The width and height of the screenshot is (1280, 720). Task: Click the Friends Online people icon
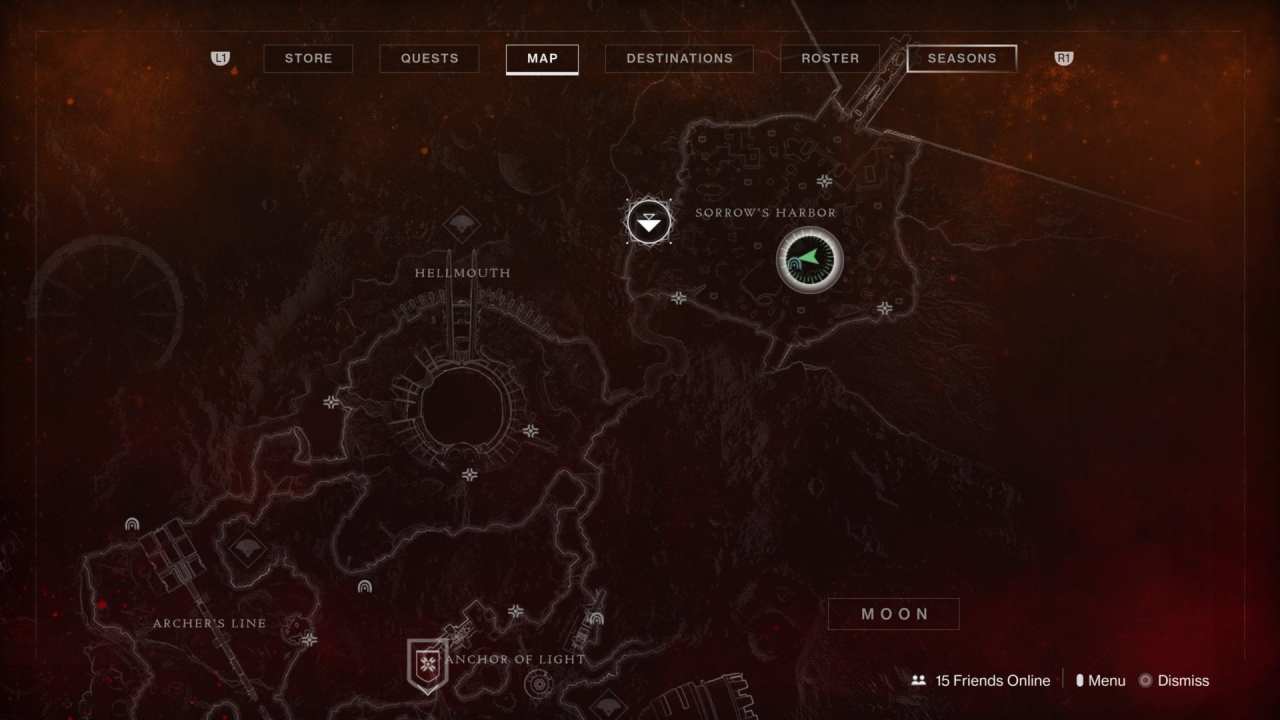(918, 680)
